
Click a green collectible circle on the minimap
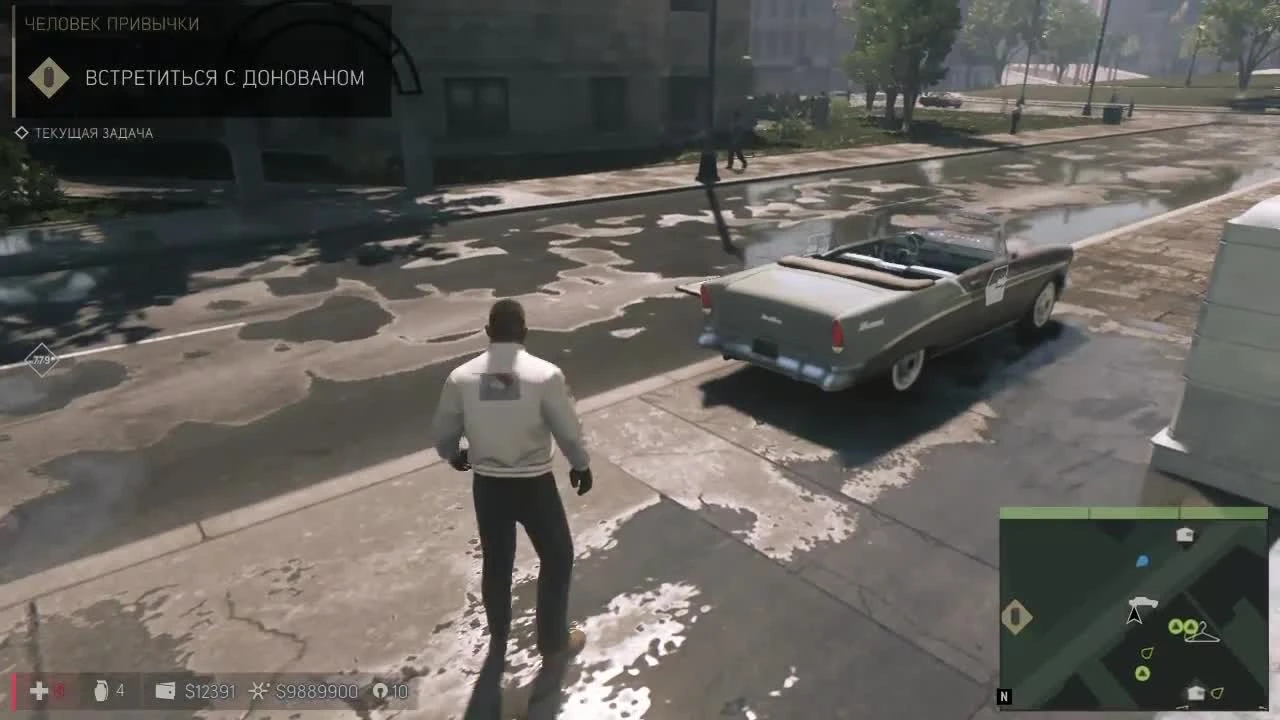(x=1176, y=627)
